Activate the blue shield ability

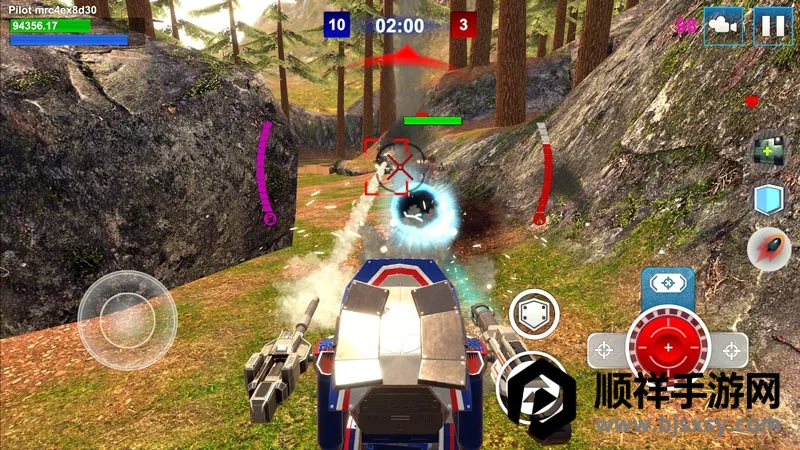click(768, 199)
